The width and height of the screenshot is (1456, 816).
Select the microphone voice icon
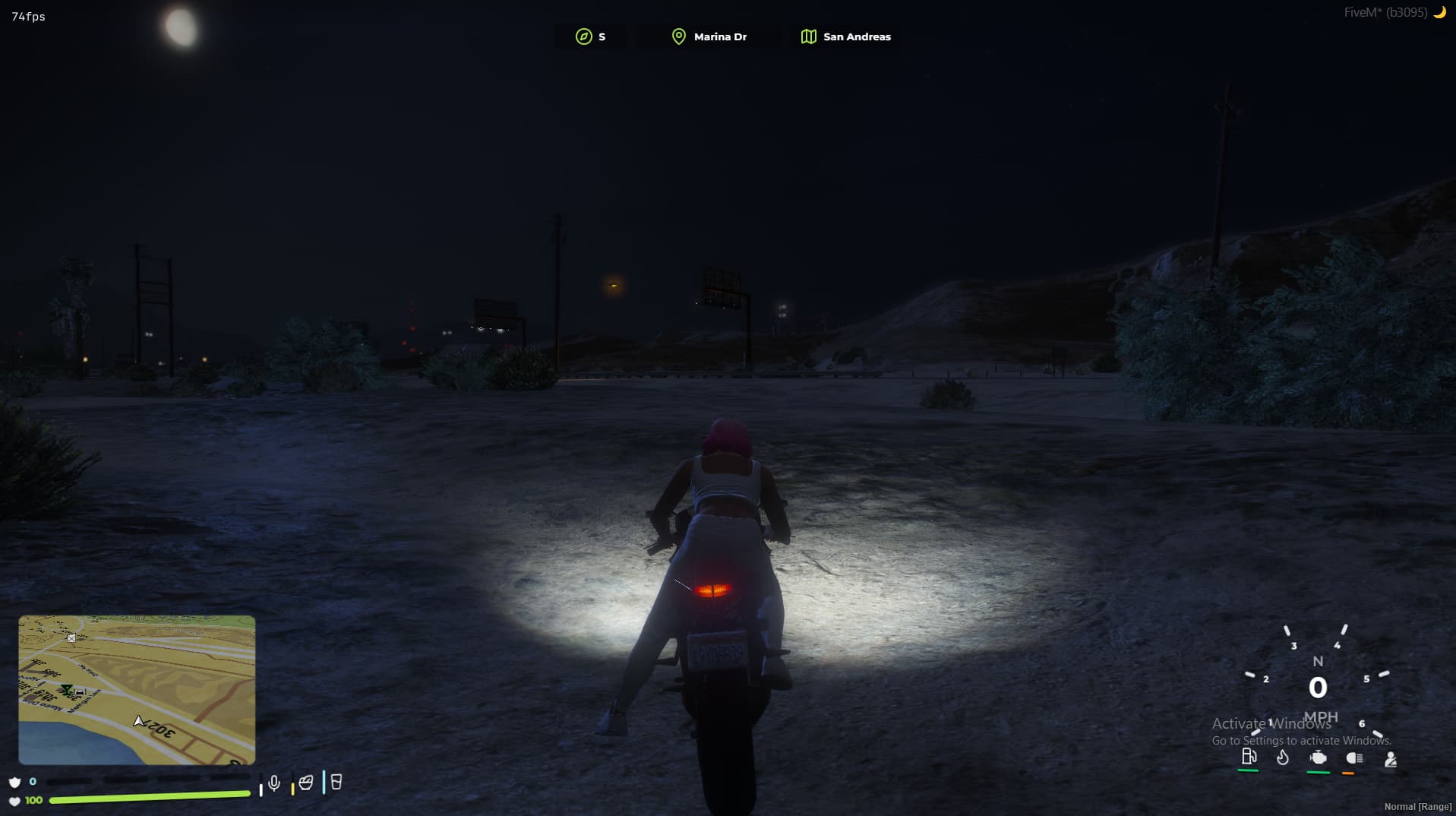click(x=274, y=781)
